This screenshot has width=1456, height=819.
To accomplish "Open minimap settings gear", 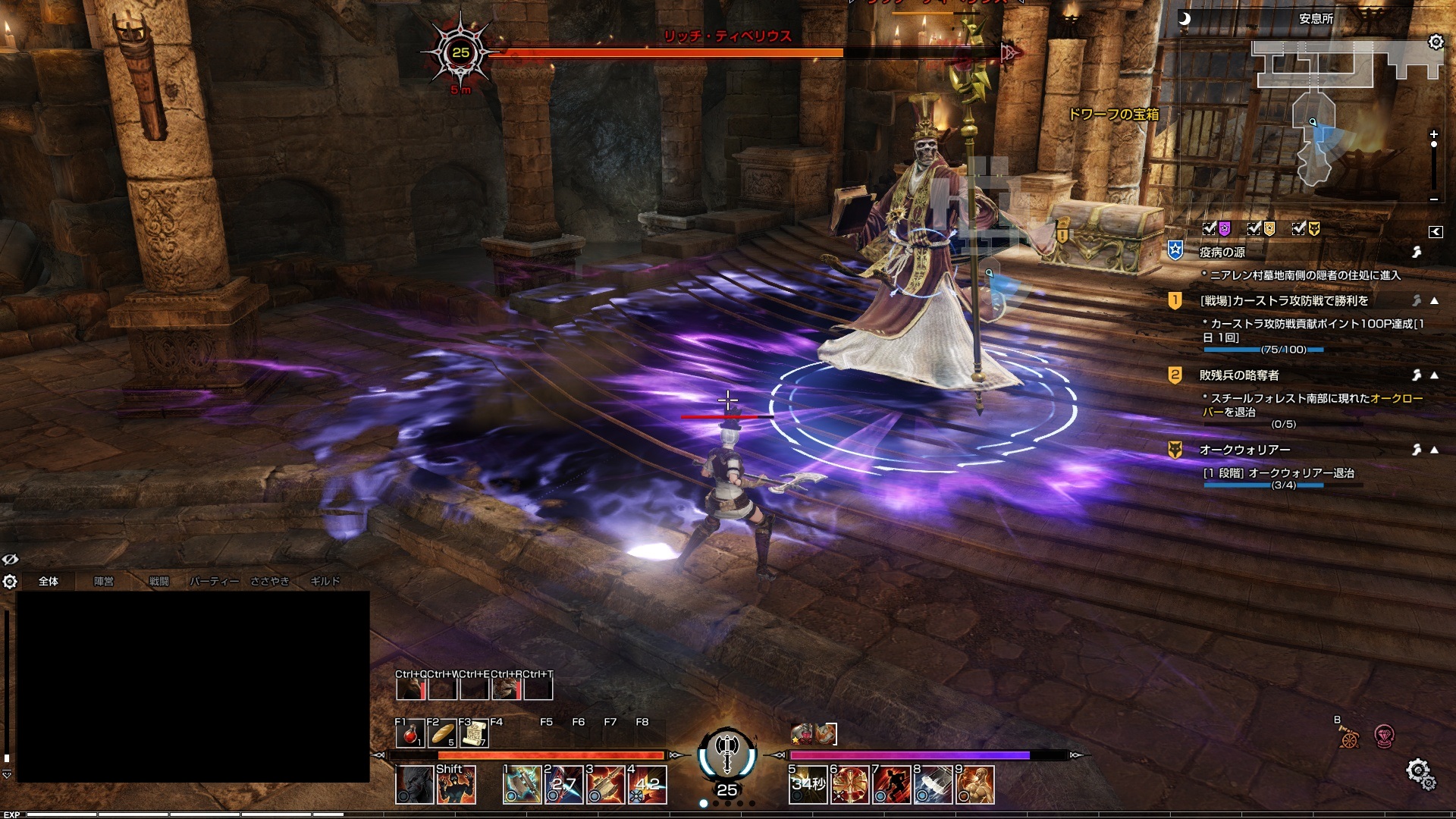I will click(x=1436, y=42).
